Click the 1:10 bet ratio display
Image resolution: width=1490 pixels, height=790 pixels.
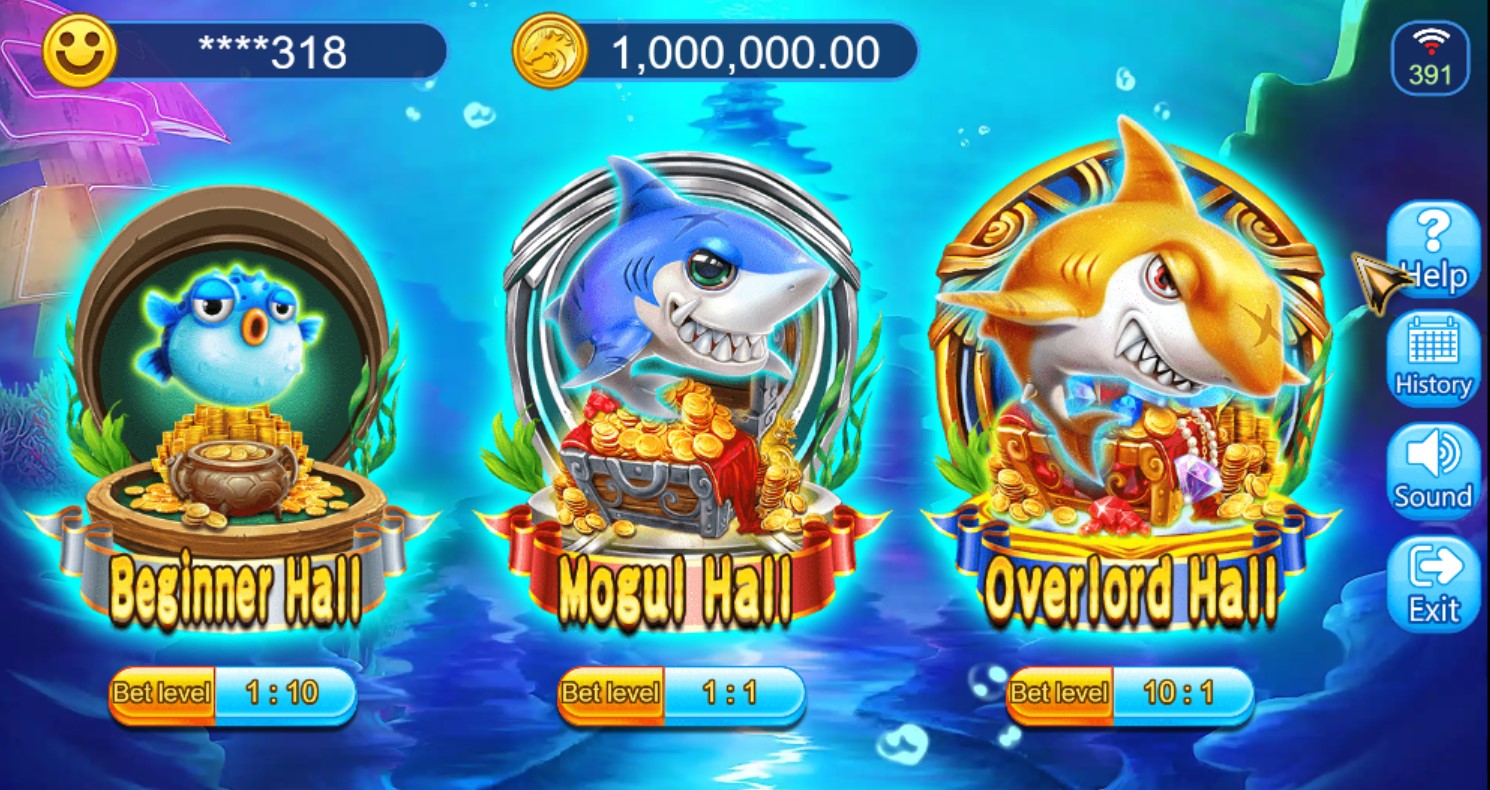[284, 692]
